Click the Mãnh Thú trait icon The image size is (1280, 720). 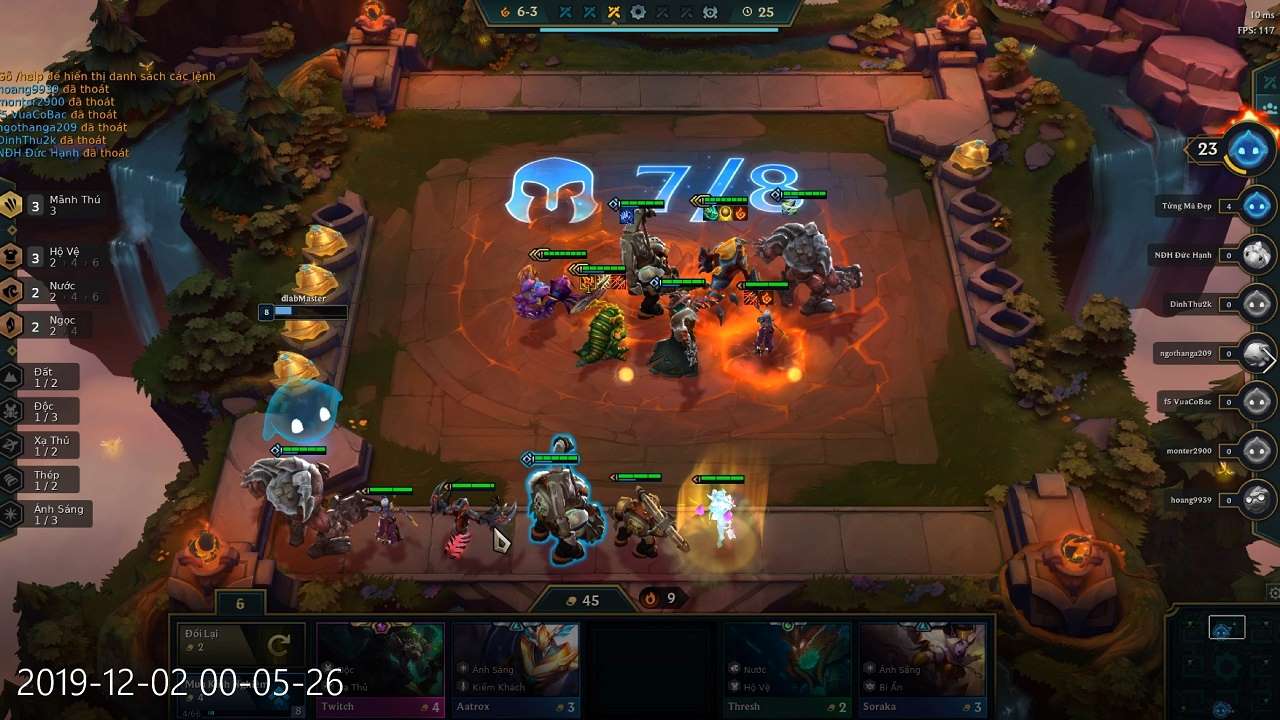tap(10, 206)
